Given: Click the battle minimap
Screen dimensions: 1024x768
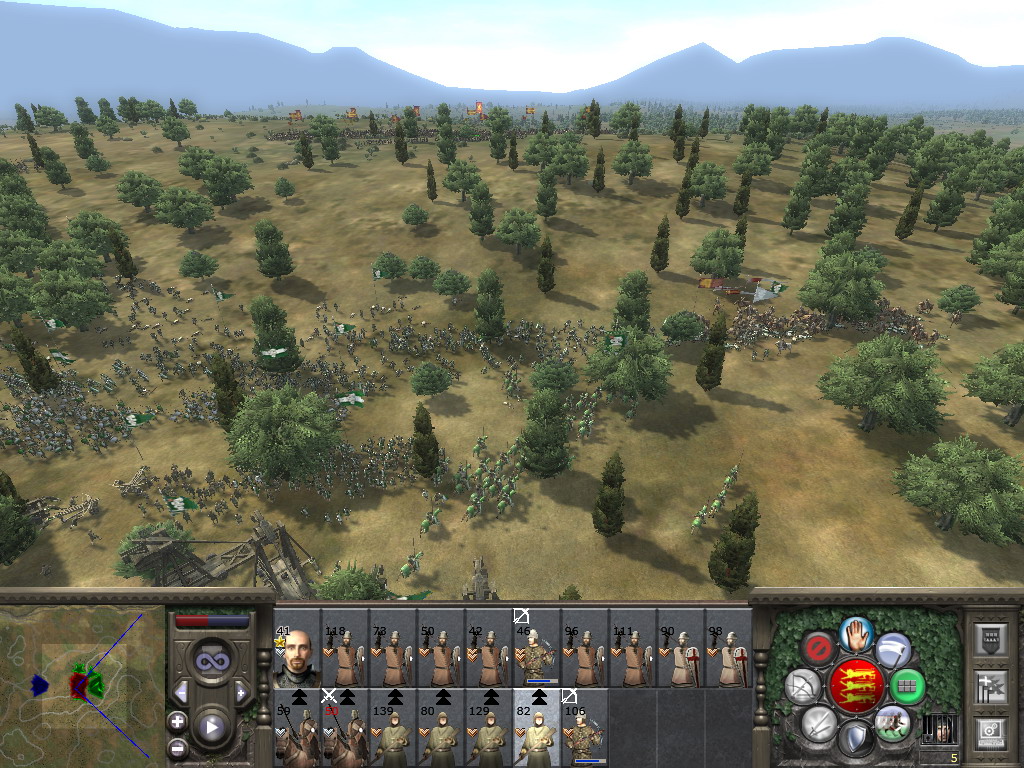Looking at the screenshot, I should [83, 685].
